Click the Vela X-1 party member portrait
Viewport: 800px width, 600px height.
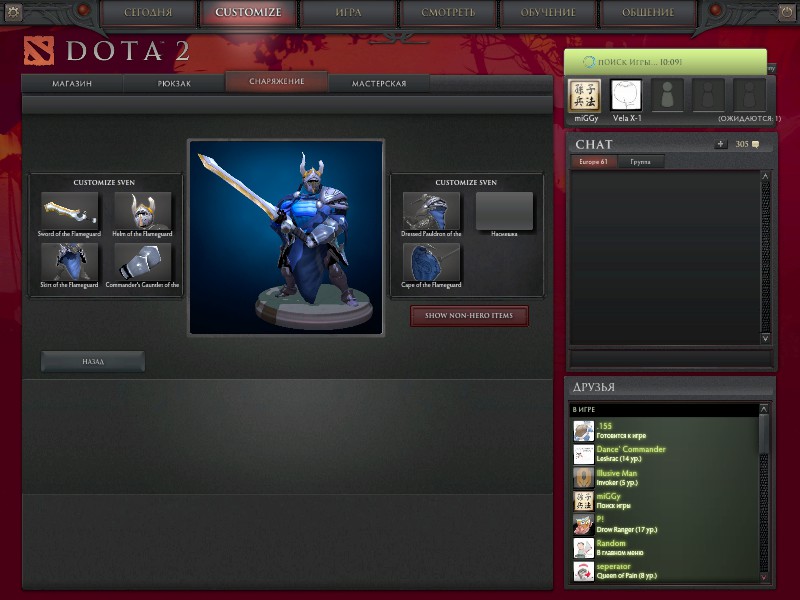(x=626, y=95)
